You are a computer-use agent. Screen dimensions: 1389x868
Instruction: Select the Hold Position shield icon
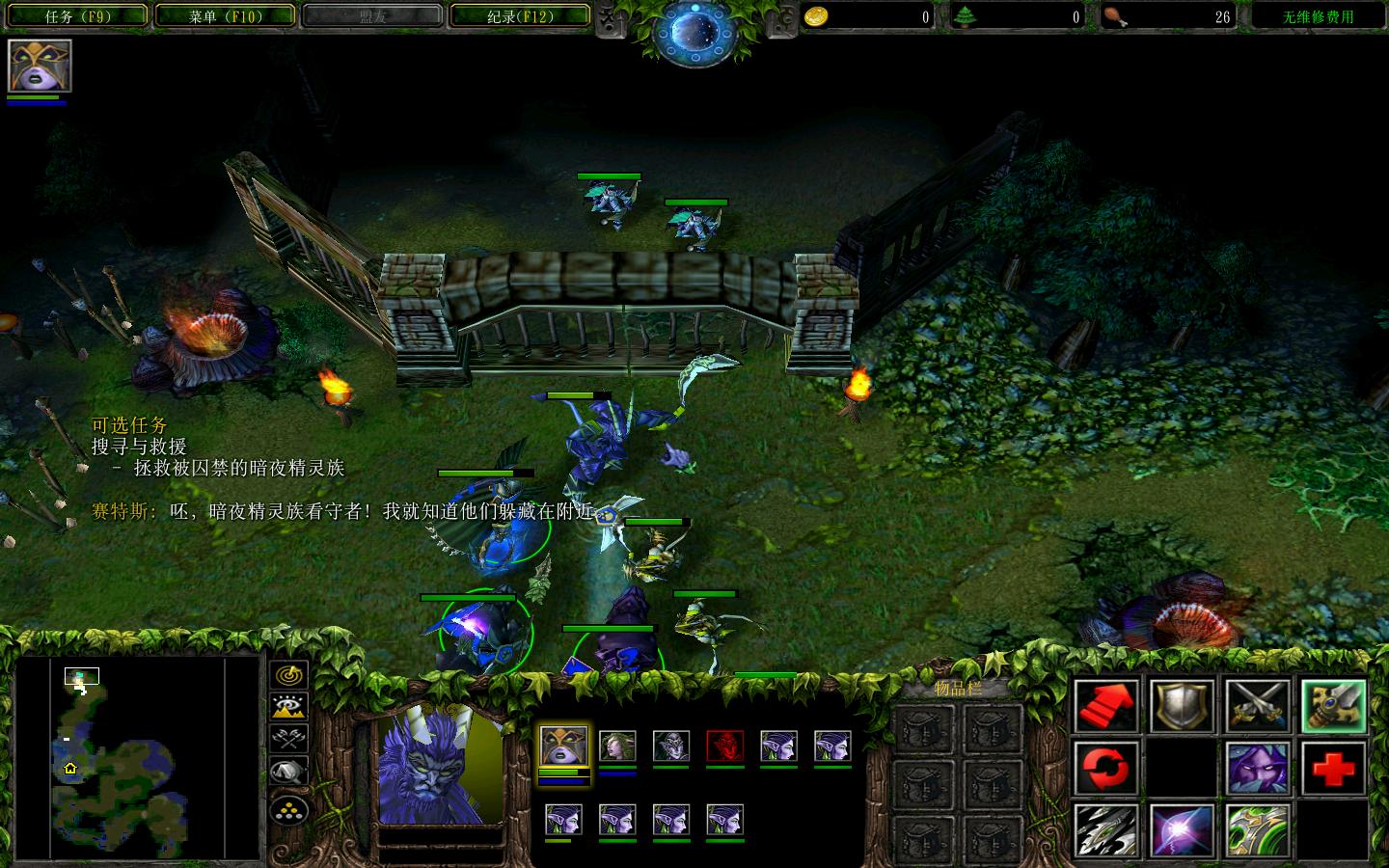[x=1183, y=706]
